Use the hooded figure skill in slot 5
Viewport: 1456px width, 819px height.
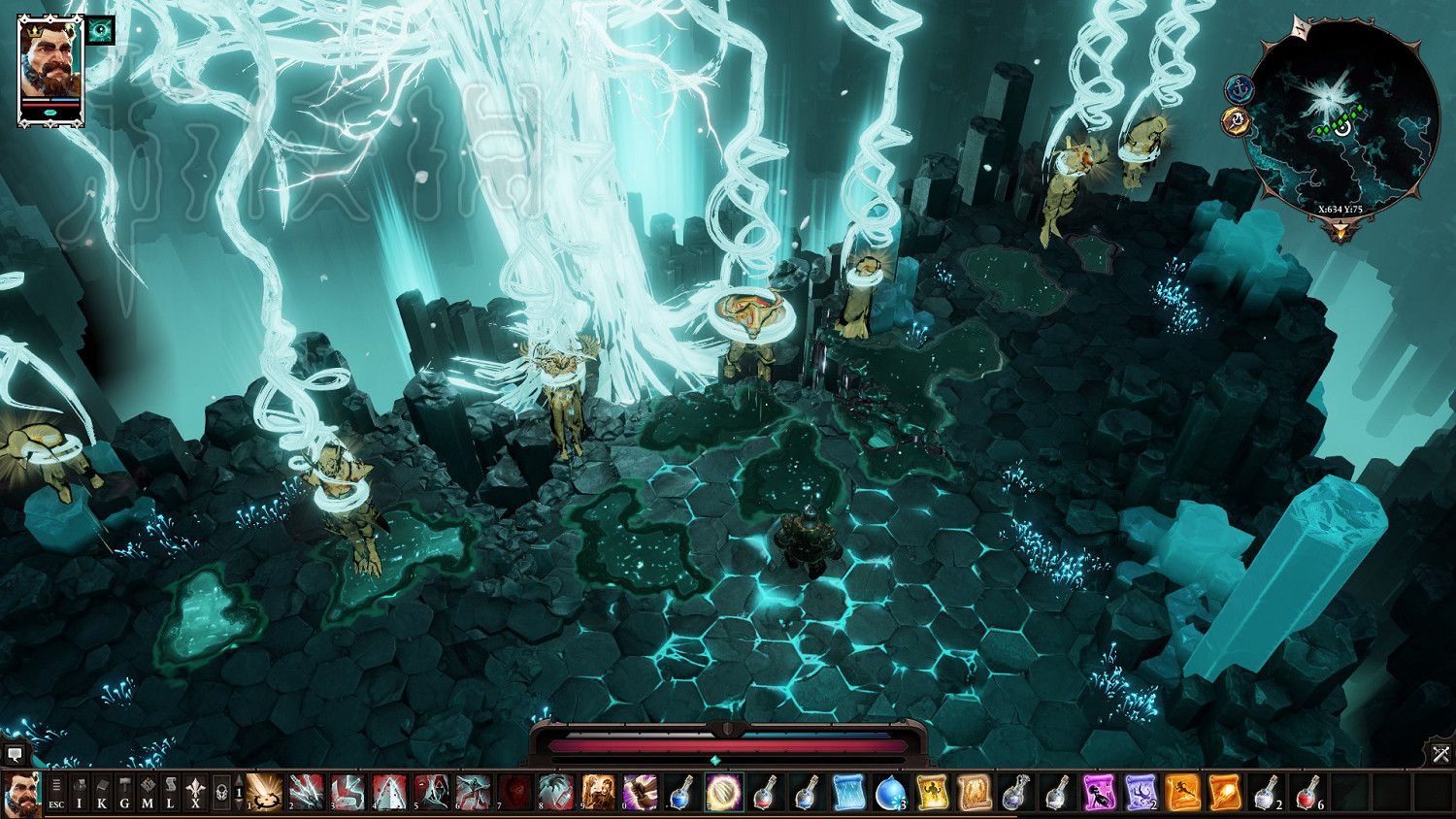(x=431, y=792)
